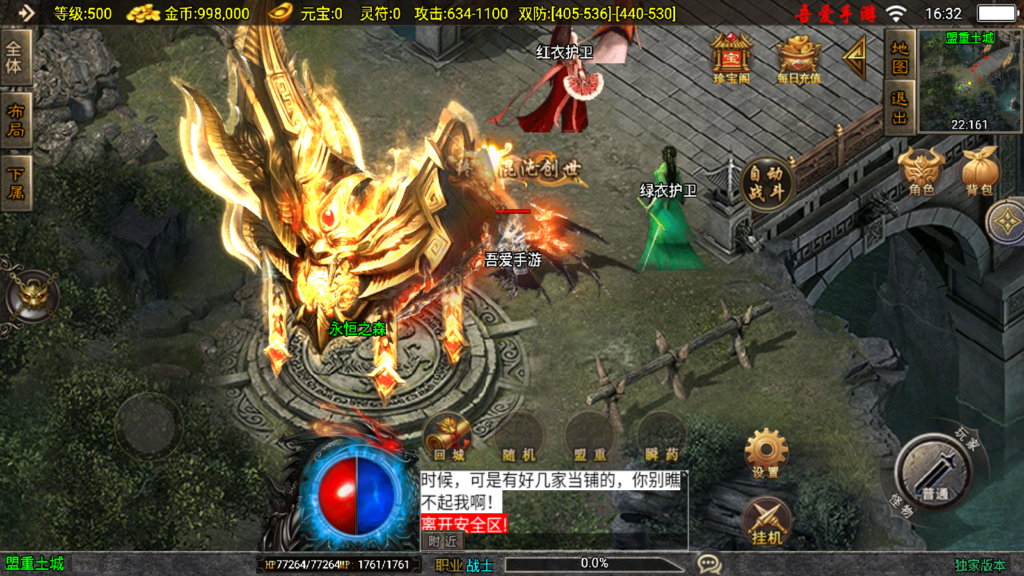Open the chat bubble icon
Viewport: 1024px width, 576px height.
[709, 564]
